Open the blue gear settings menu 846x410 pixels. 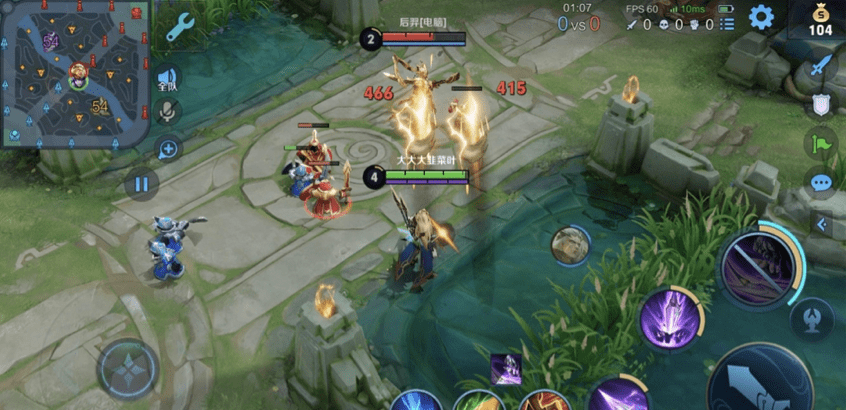[x=762, y=17]
